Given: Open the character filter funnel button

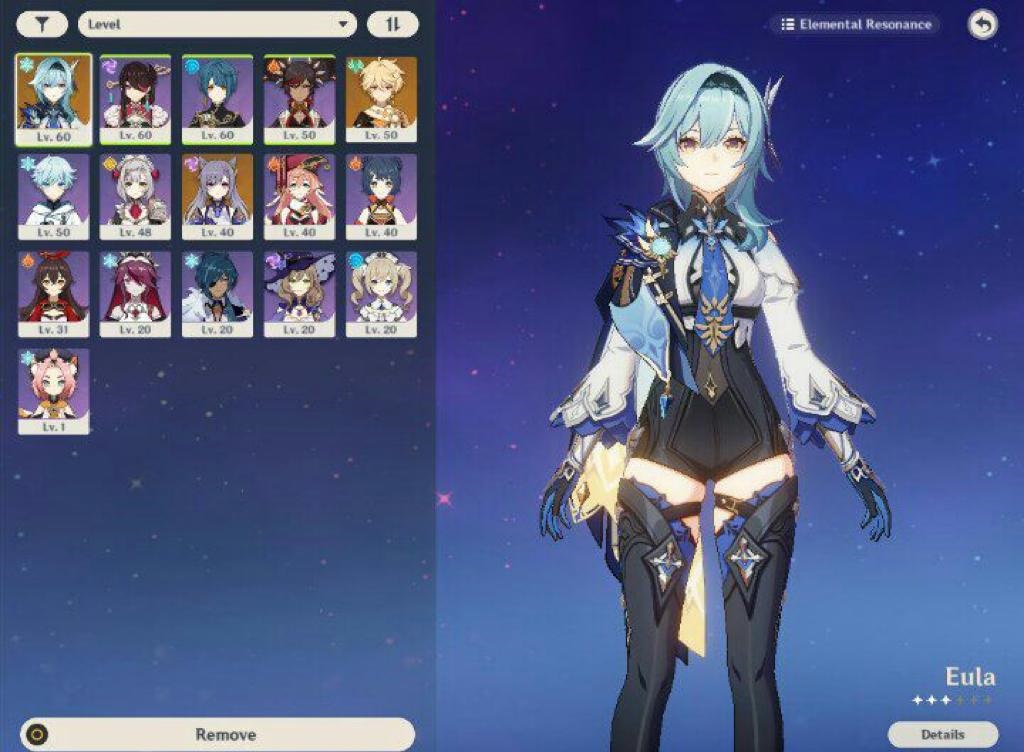Looking at the screenshot, I should [x=42, y=24].
